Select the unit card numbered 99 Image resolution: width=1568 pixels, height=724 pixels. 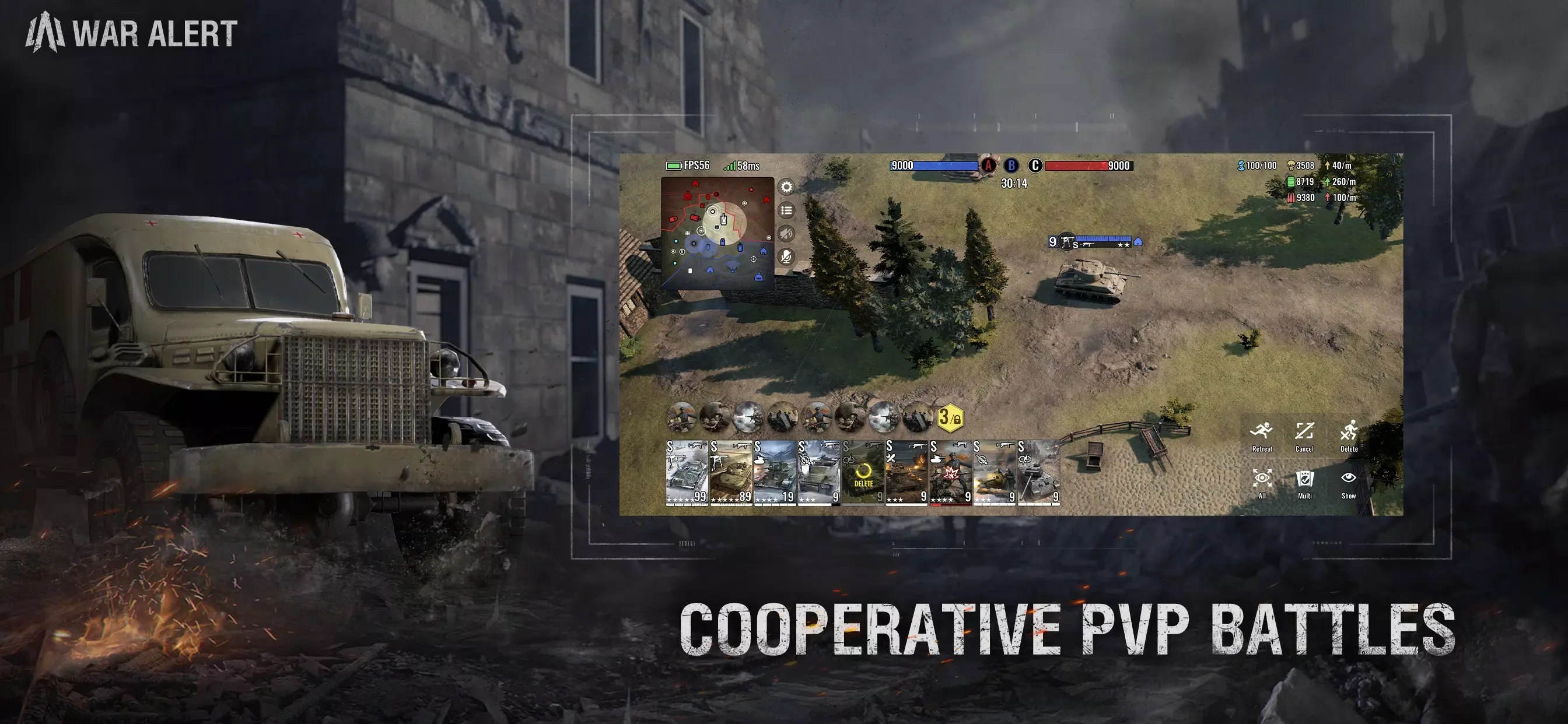click(687, 473)
